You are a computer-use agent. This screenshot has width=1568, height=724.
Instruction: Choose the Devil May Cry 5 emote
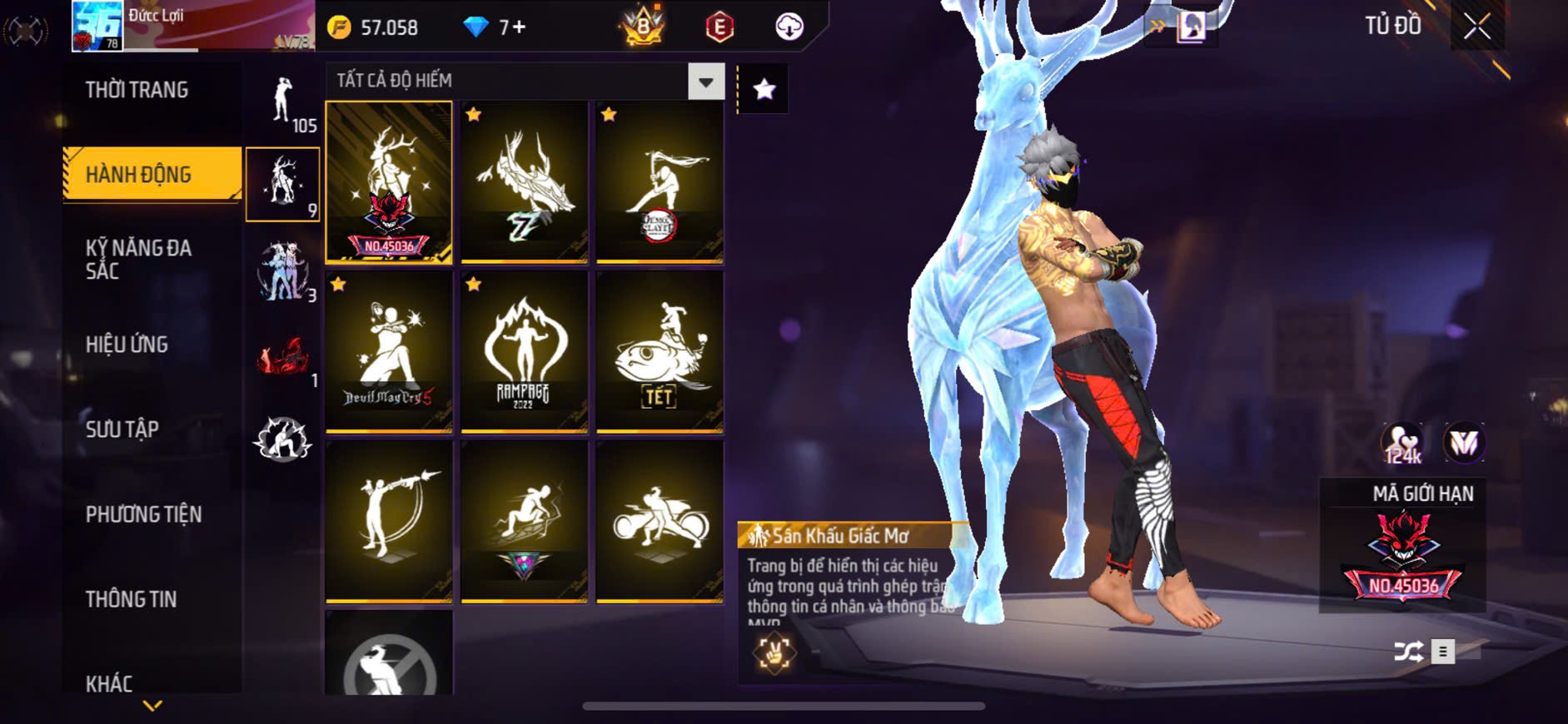click(389, 351)
